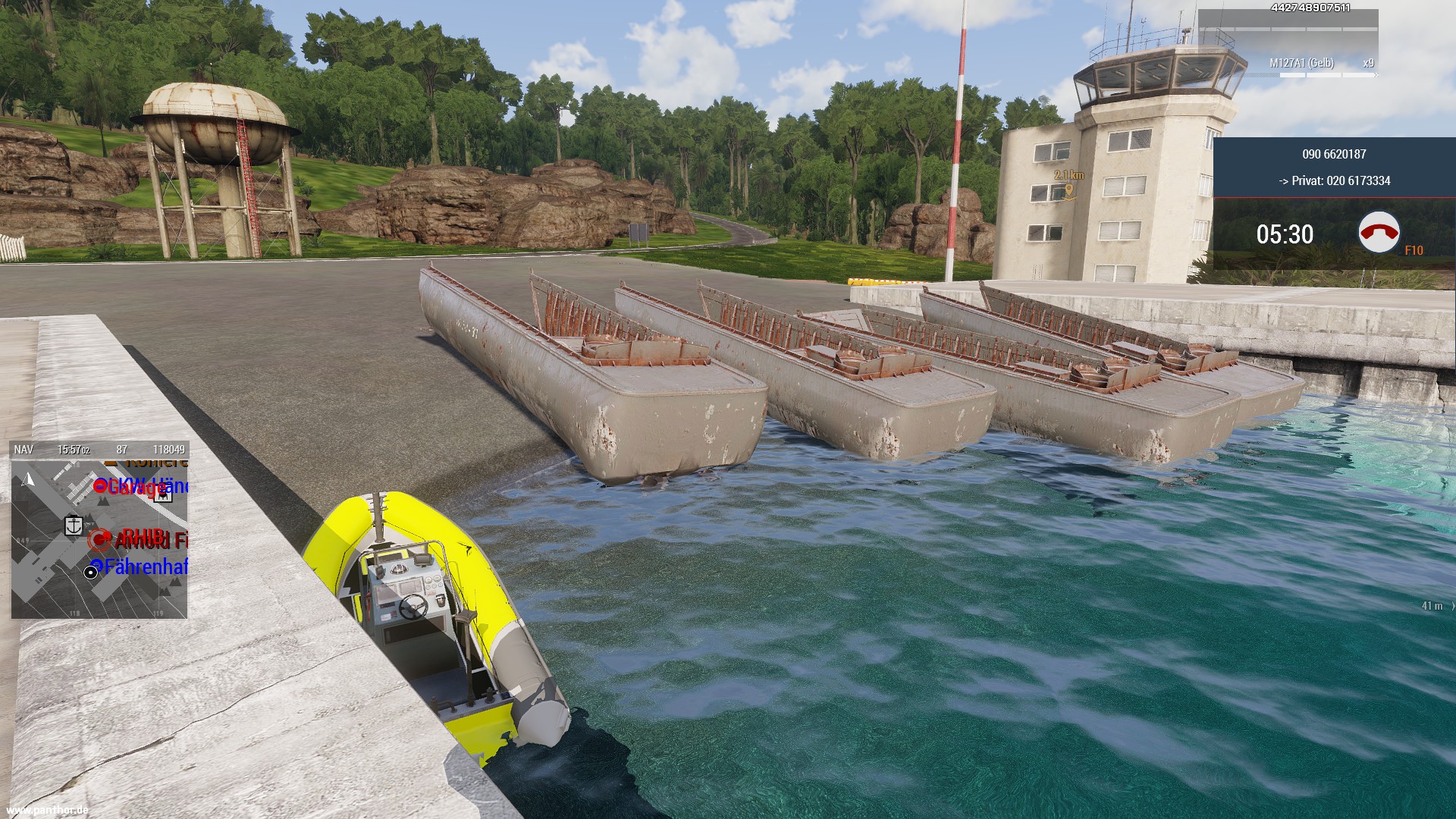Click the yellow 2.1 km waypoint marker
Viewport: 1456px width, 819px height.
1068,190
